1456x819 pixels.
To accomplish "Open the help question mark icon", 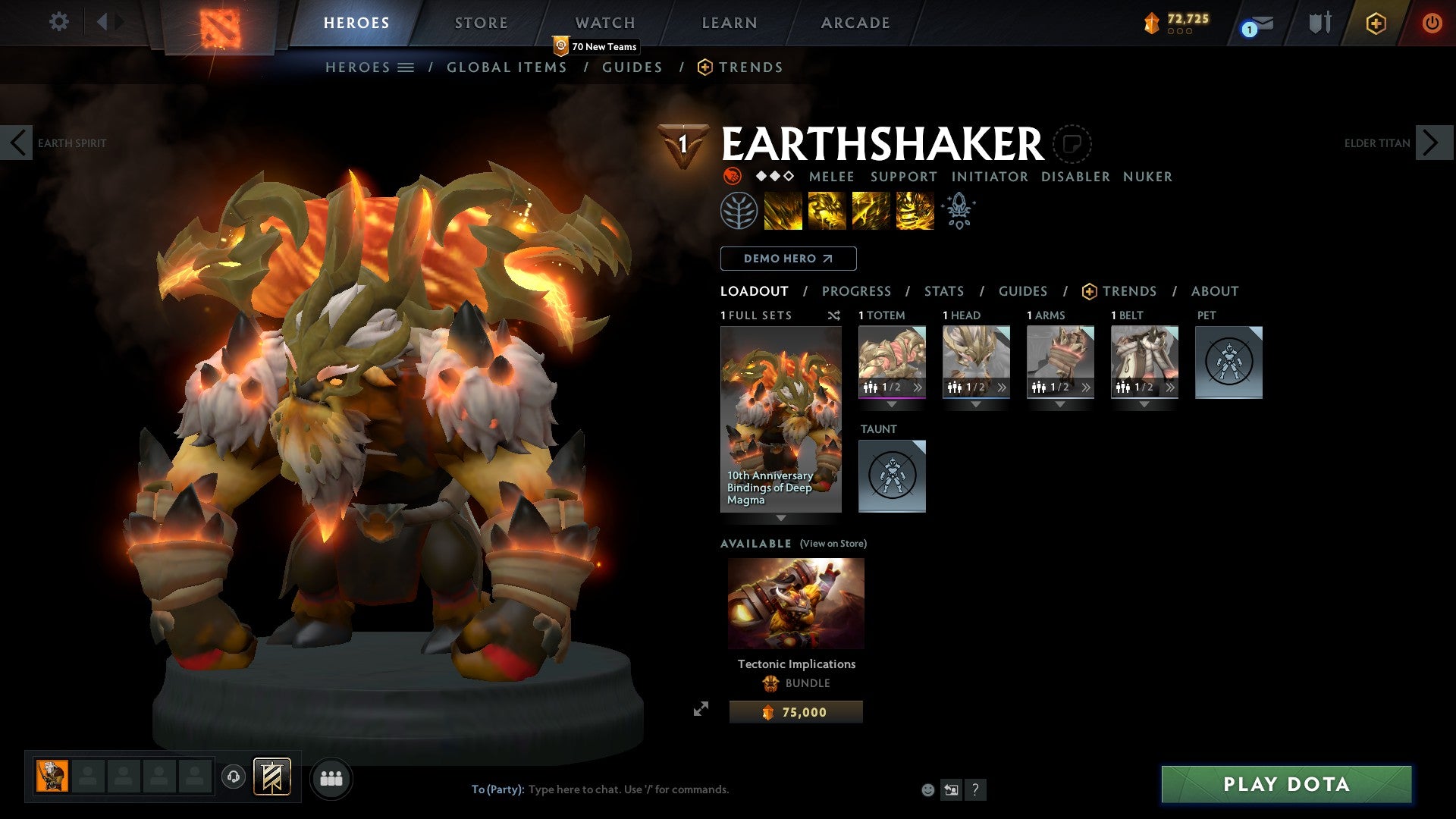I will pyautogui.click(x=974, y=789).
